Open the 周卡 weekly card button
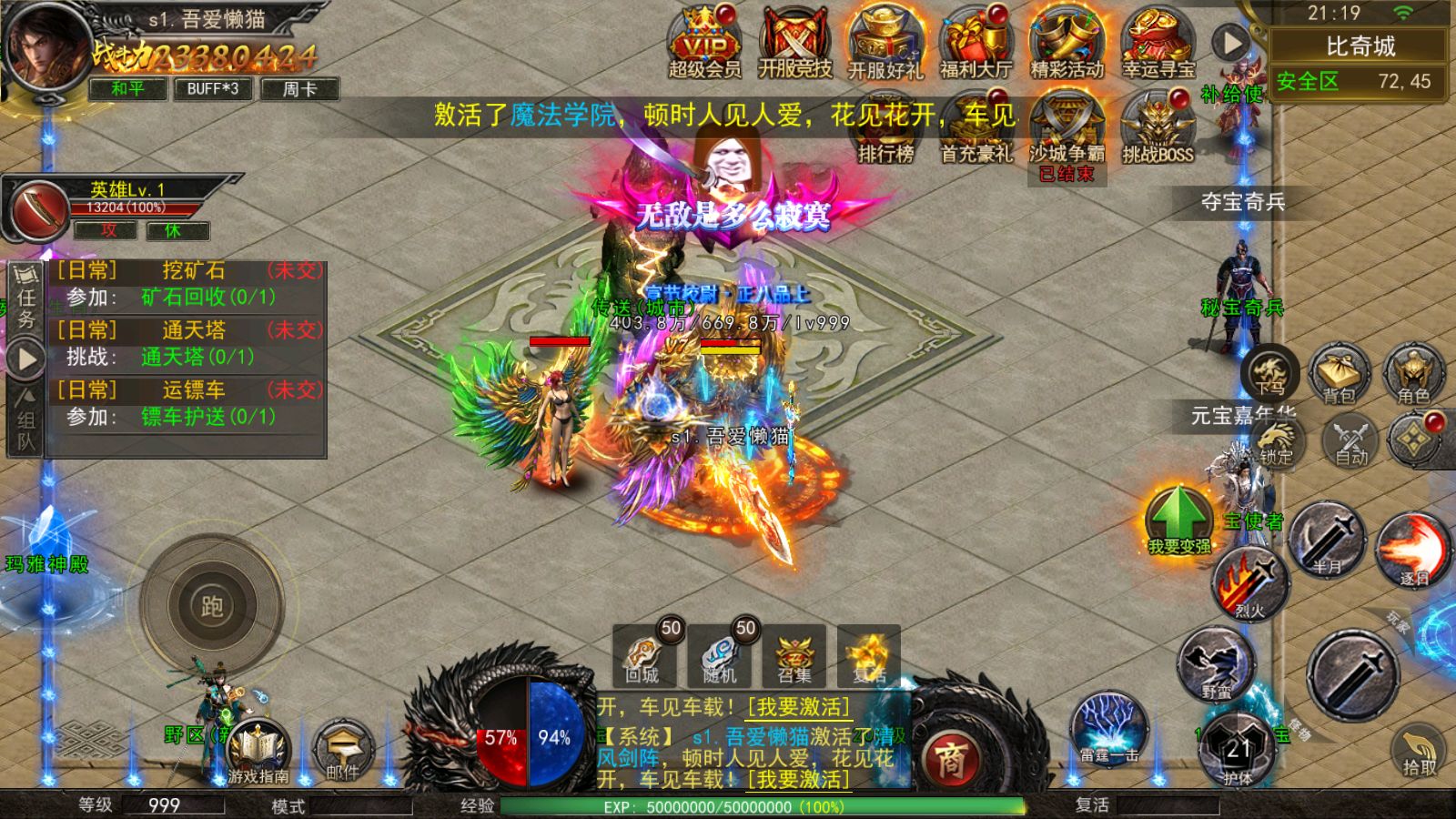Image resolution: width=1456 pixels, height=819 pixels. [299, 88]
